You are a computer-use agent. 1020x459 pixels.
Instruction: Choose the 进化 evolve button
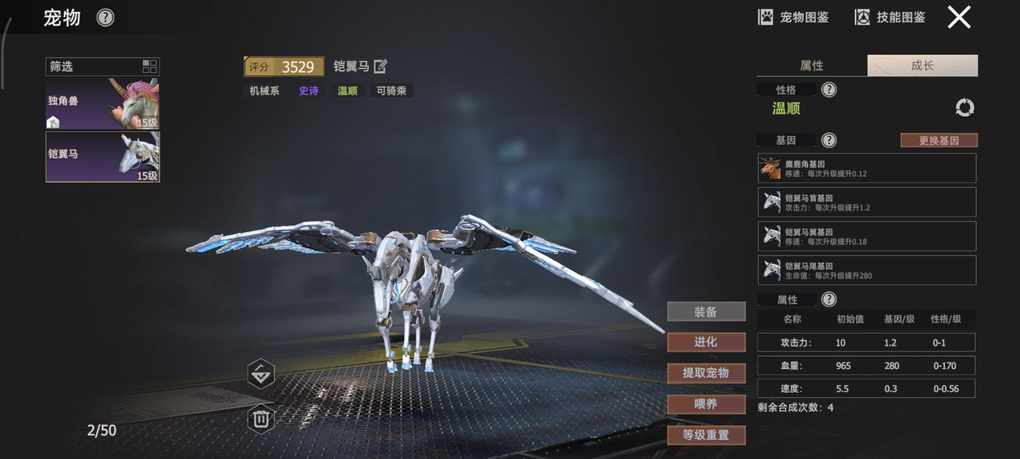[706, 342]
